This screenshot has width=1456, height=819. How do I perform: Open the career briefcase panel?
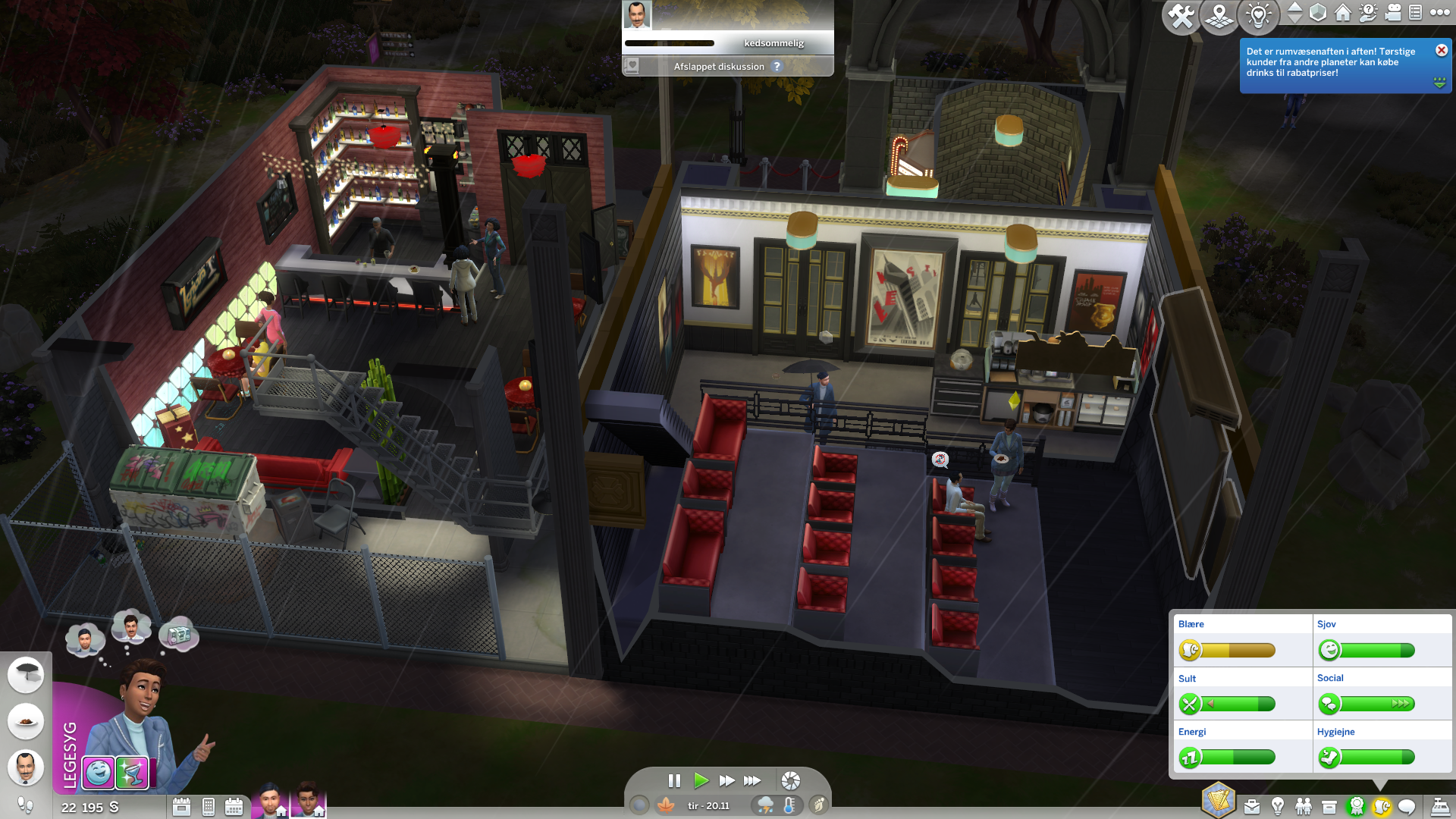(1252, 807)
